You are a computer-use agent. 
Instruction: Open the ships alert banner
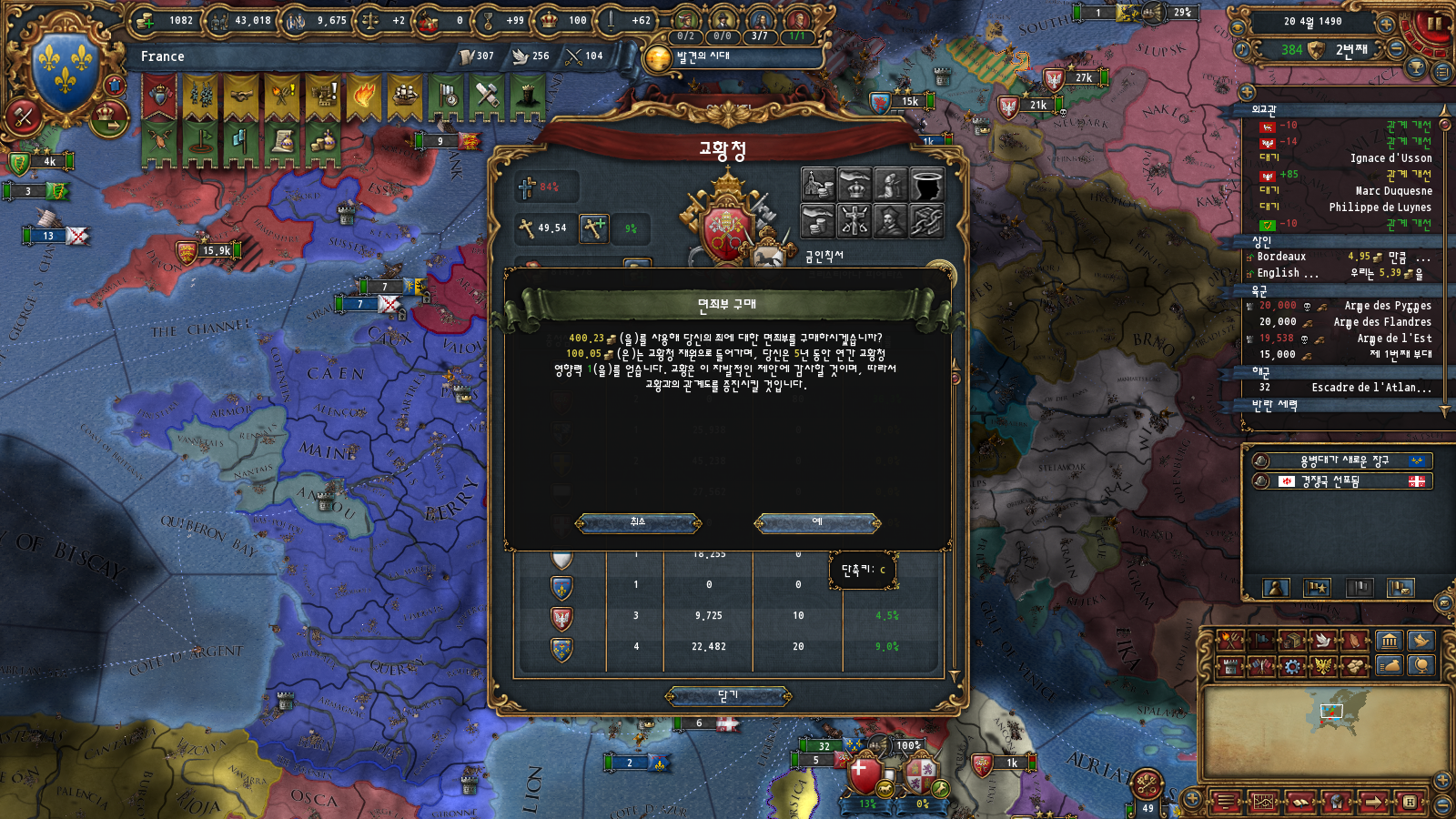tap(405, 96)
